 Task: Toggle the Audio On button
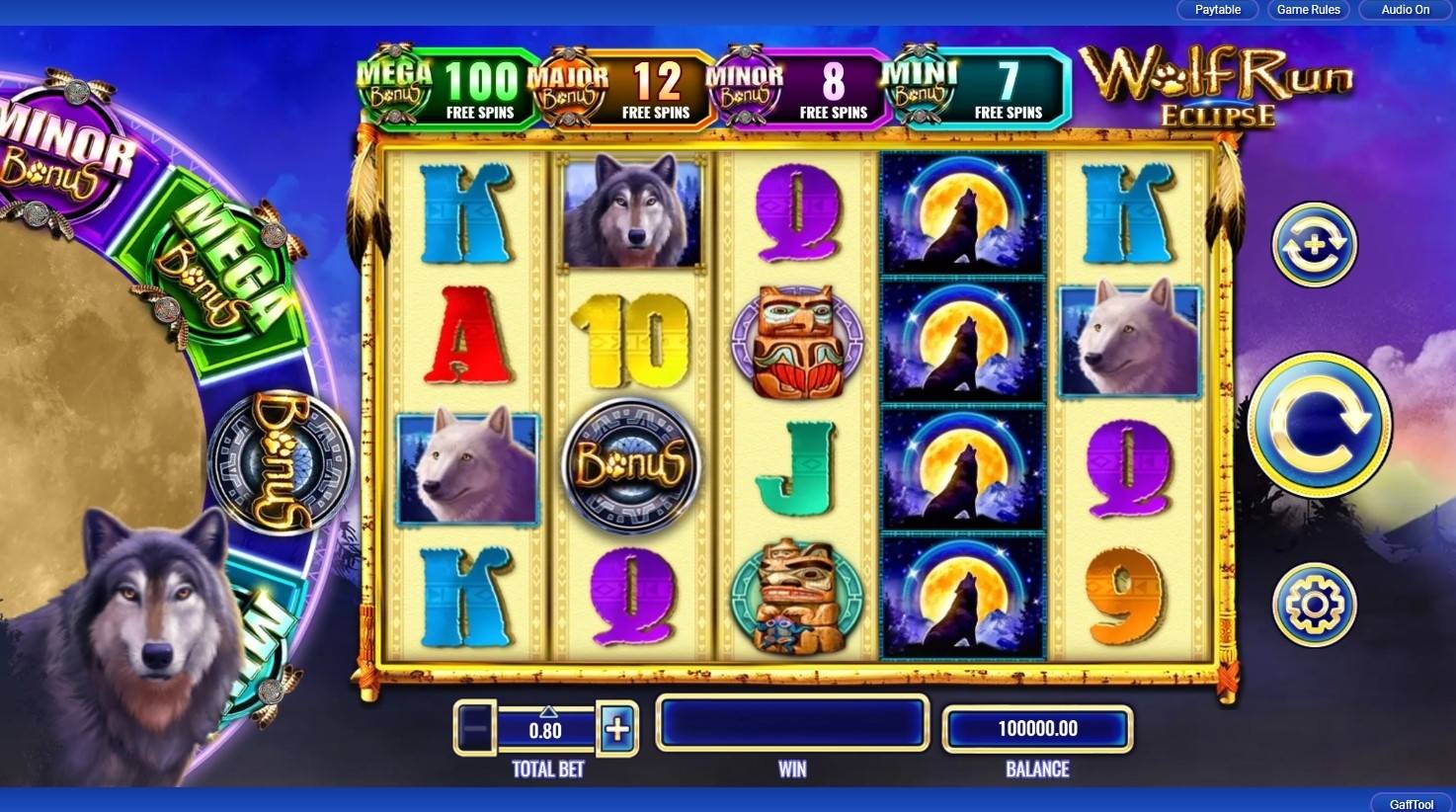coord(1405,10)
